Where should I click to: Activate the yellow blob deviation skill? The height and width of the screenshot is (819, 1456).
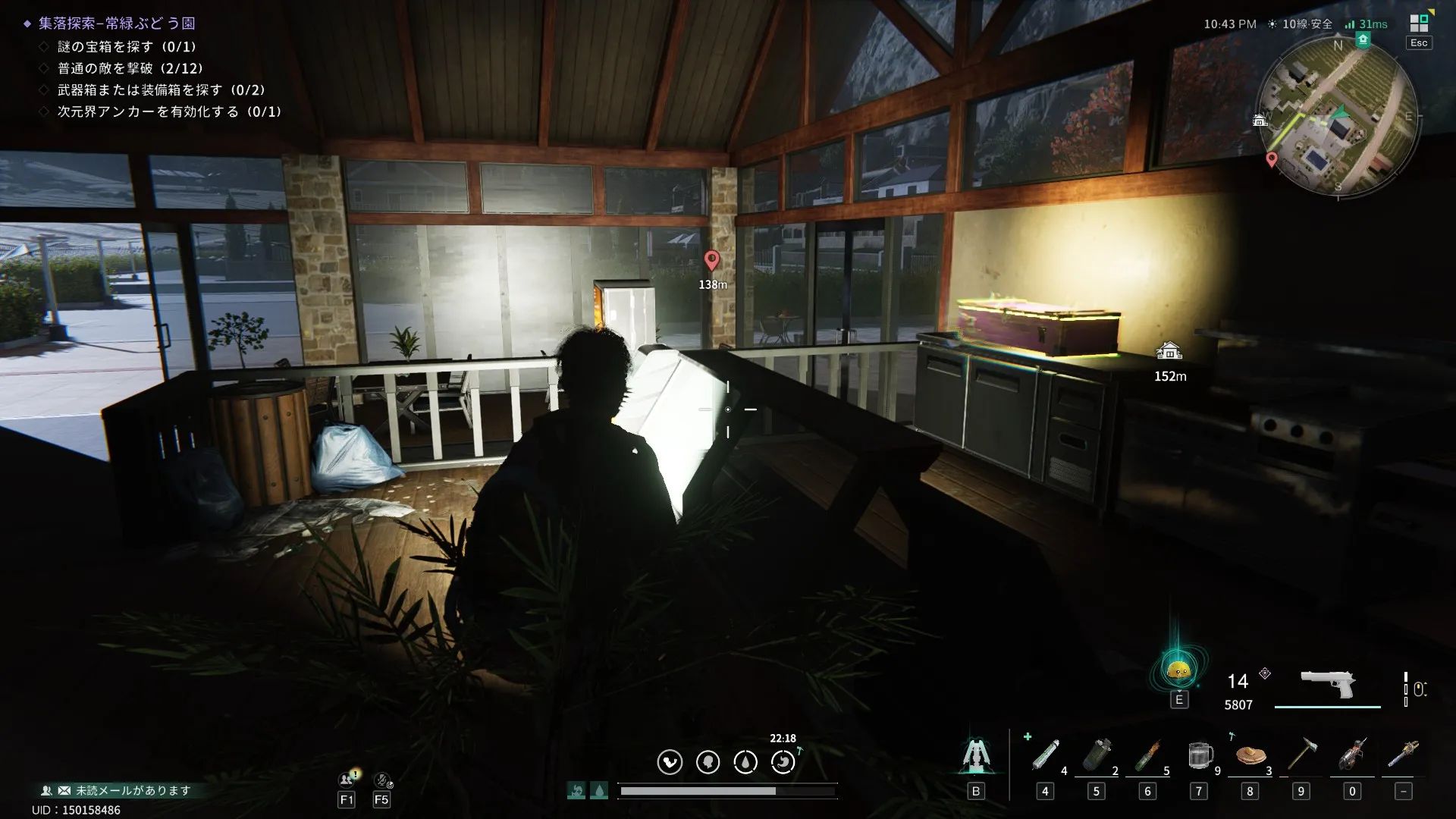(1178, 670)
